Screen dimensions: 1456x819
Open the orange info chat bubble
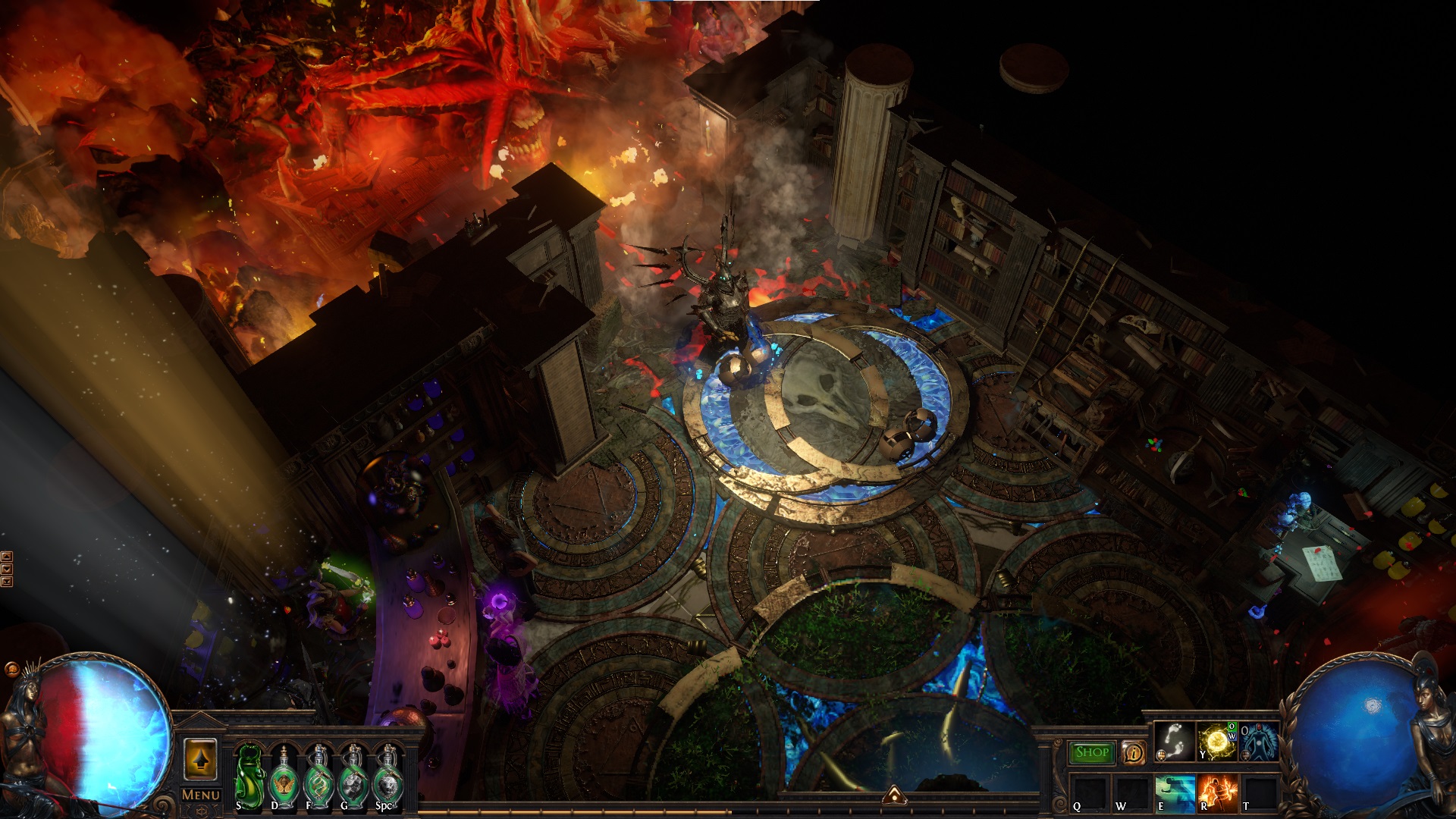tap(1134, 753)
